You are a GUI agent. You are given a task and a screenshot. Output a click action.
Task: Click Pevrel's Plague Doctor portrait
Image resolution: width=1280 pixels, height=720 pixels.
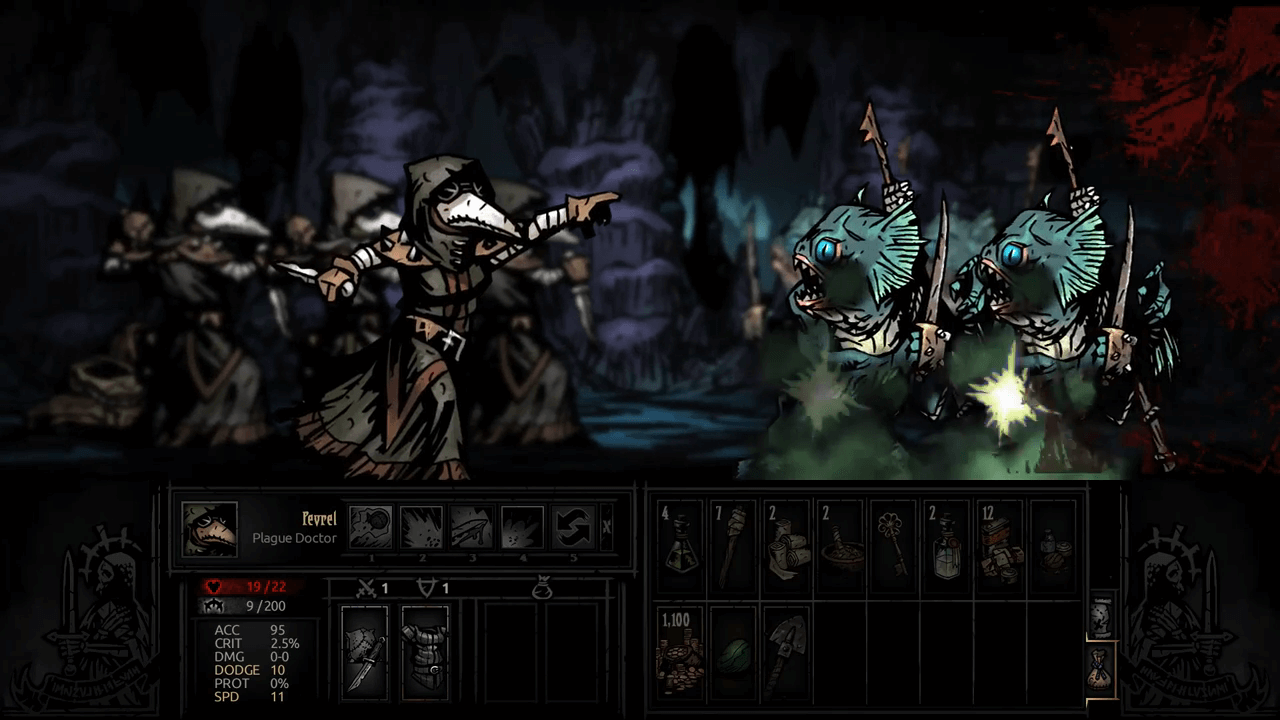[x=210, y=529]
